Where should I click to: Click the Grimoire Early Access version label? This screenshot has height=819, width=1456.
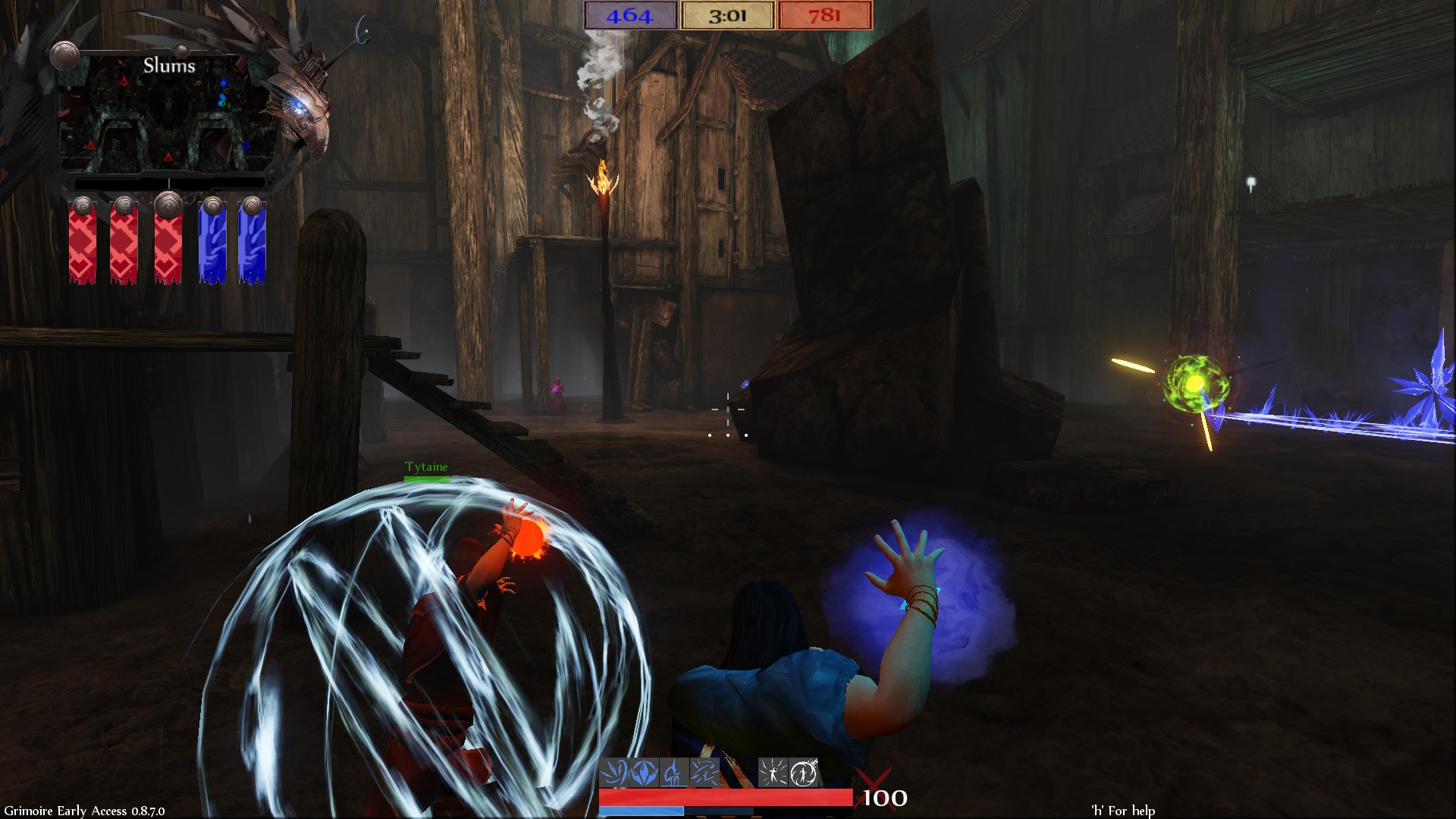pos(83,810)
